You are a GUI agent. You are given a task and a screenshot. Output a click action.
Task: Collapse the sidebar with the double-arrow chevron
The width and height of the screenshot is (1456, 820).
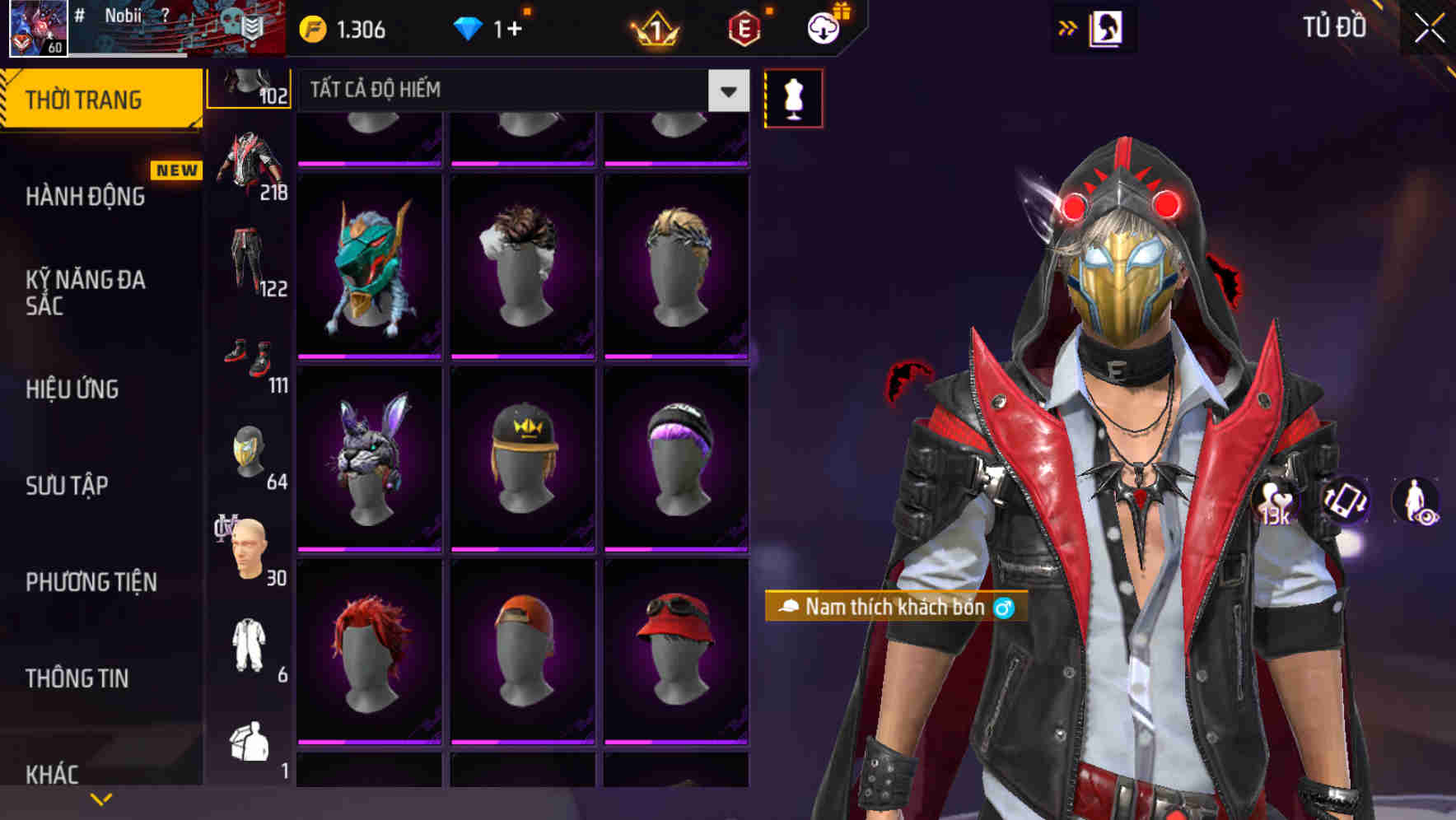[x=1066, y=27]
